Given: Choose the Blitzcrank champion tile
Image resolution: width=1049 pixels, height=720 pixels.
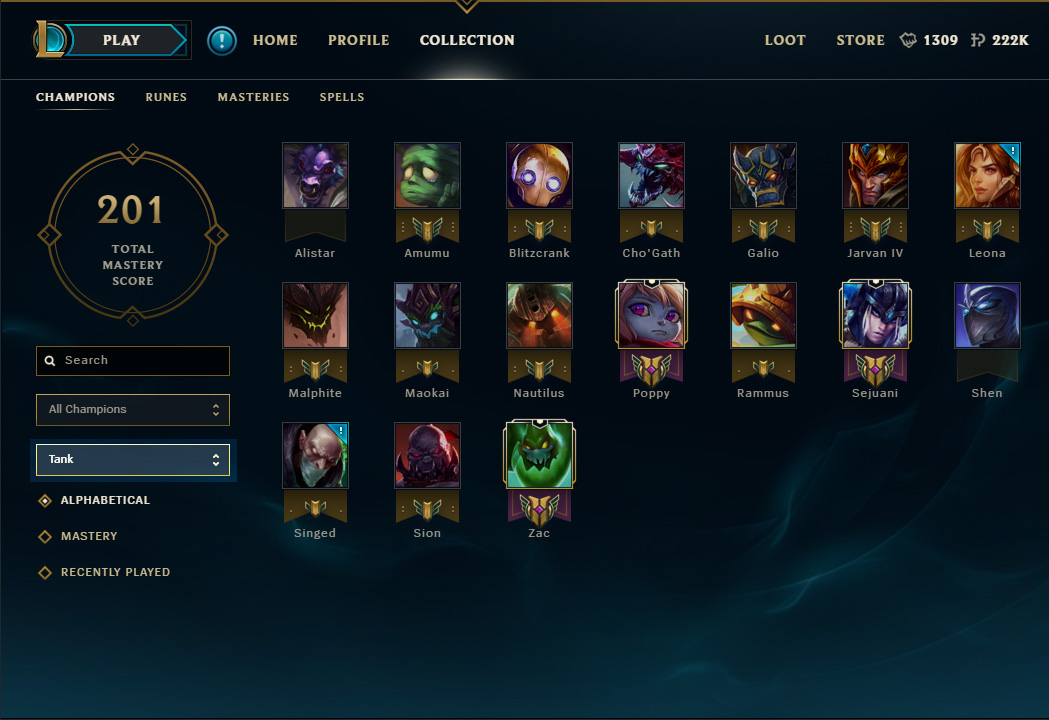Looking at the screenshot, I should pos(539,176).
